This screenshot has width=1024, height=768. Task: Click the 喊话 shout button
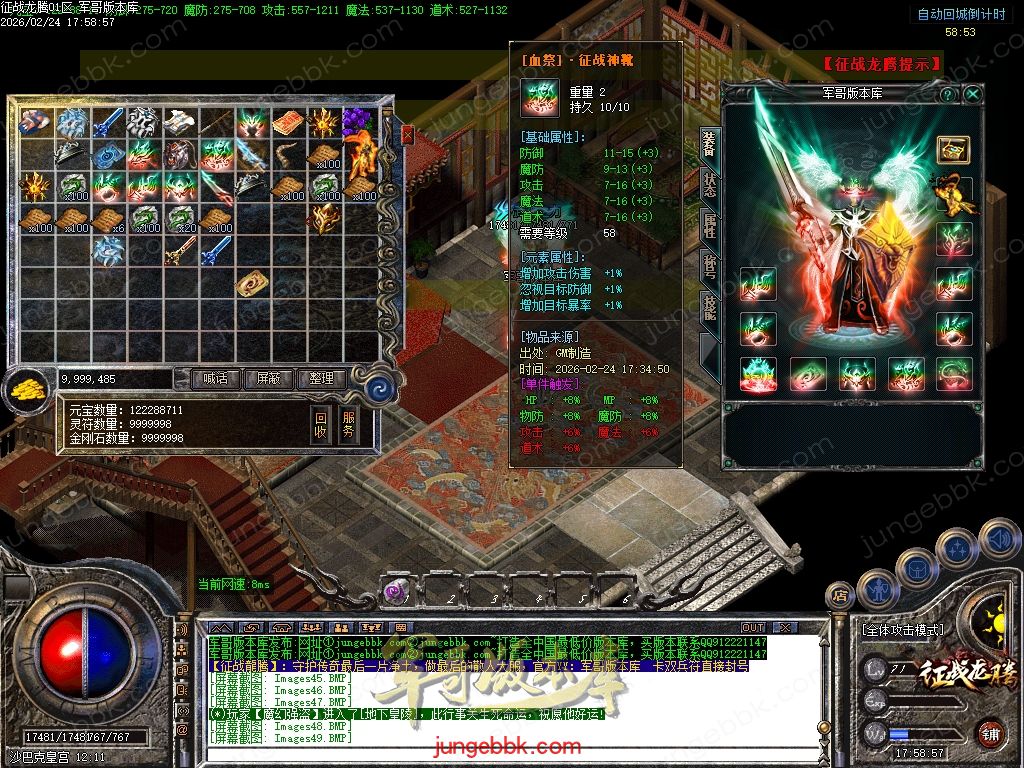click(x=215, y=379)
